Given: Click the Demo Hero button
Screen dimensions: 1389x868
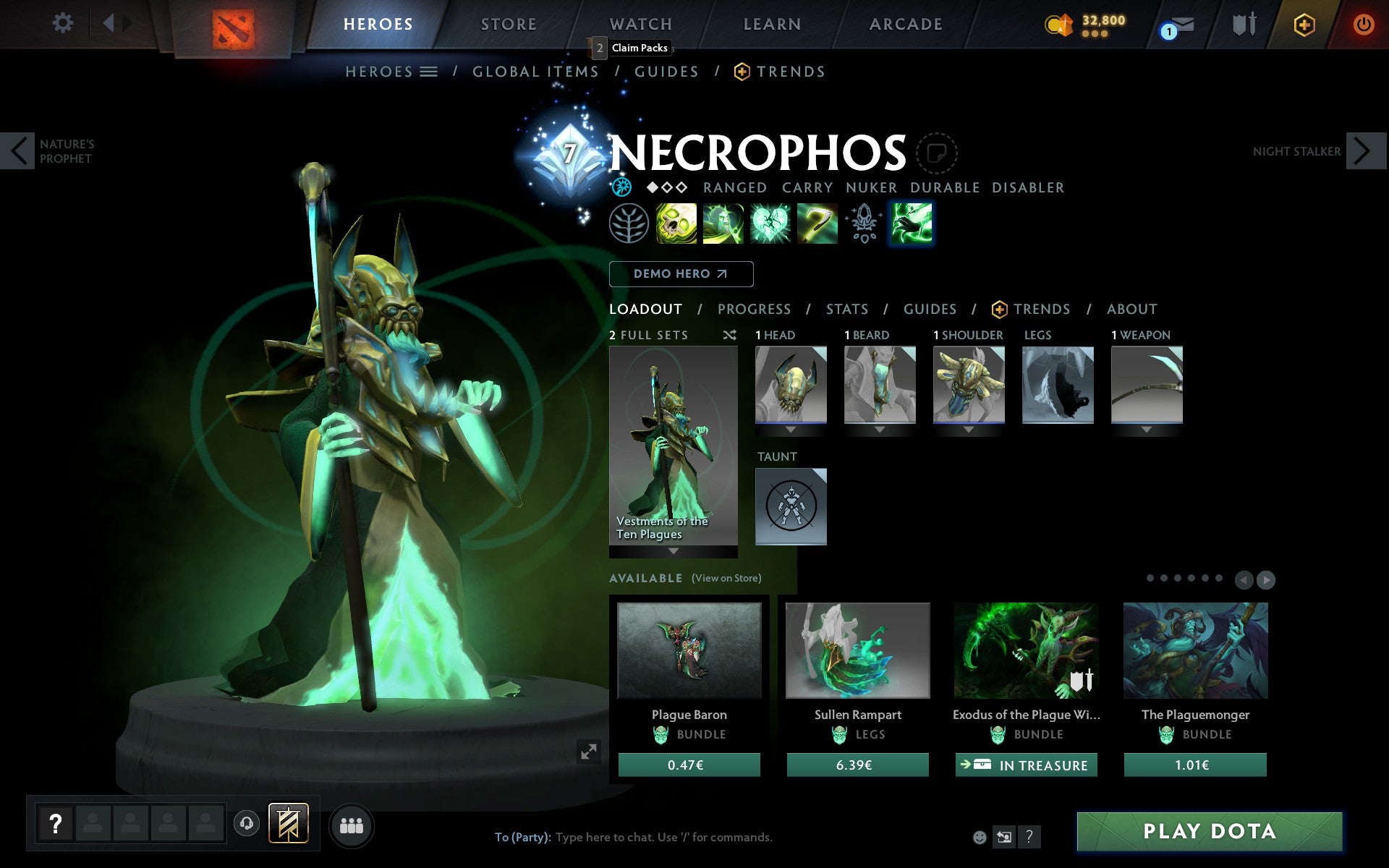Looking at the screenshot, I should pos(681,274).
